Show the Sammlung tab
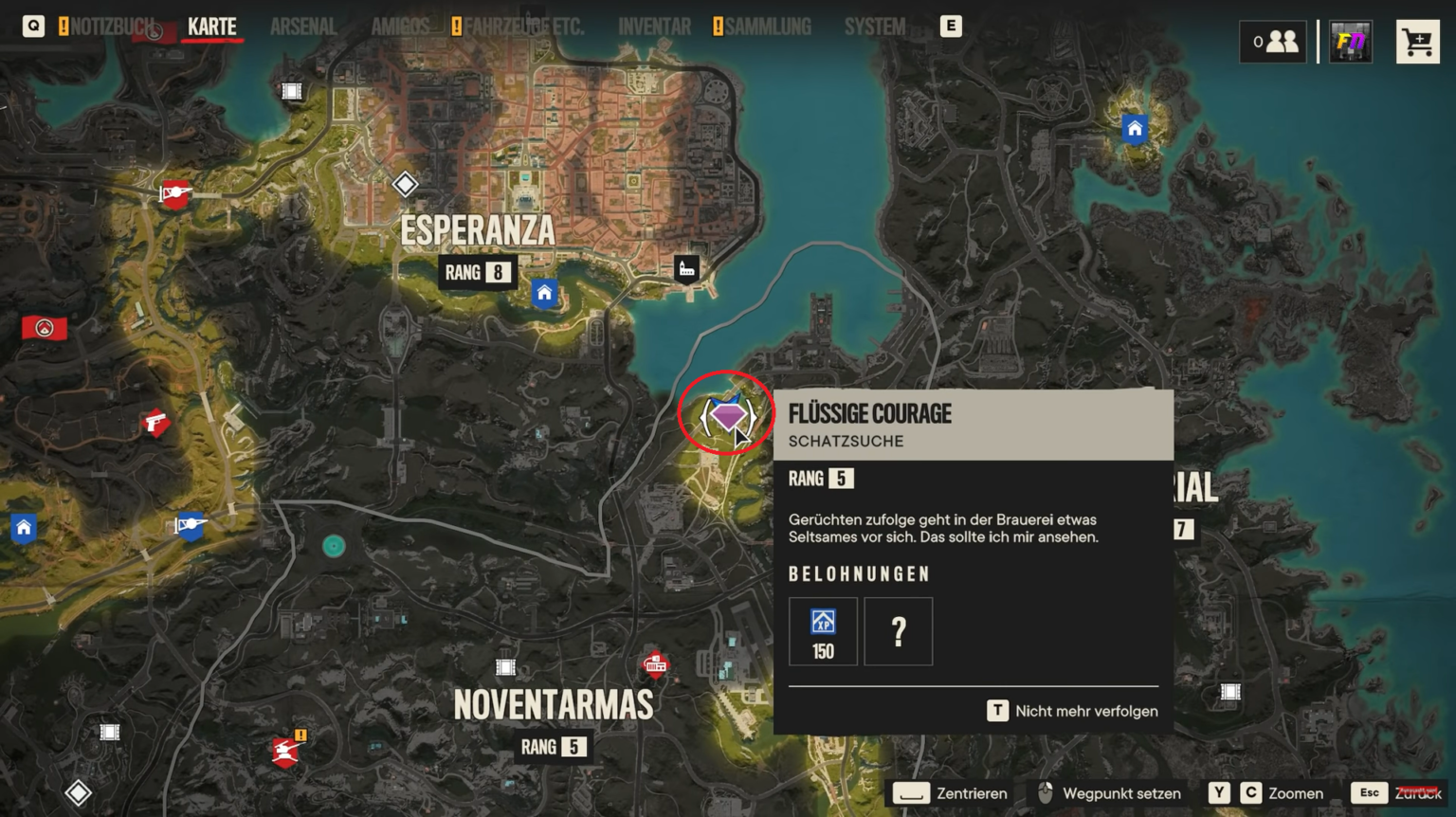1456x817 pixels. click(768, 27)
